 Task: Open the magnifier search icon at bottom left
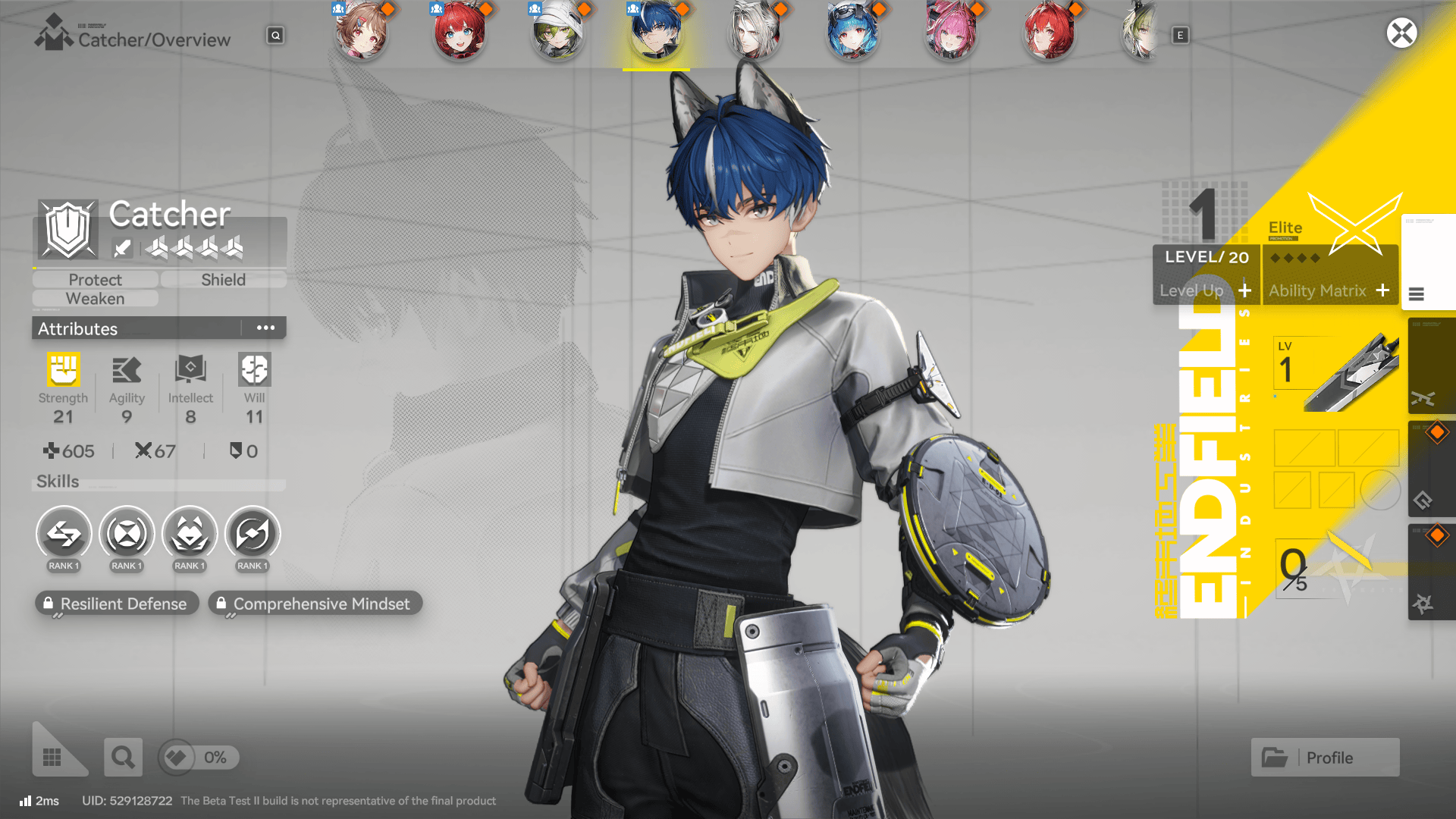(x=123, y=757)
